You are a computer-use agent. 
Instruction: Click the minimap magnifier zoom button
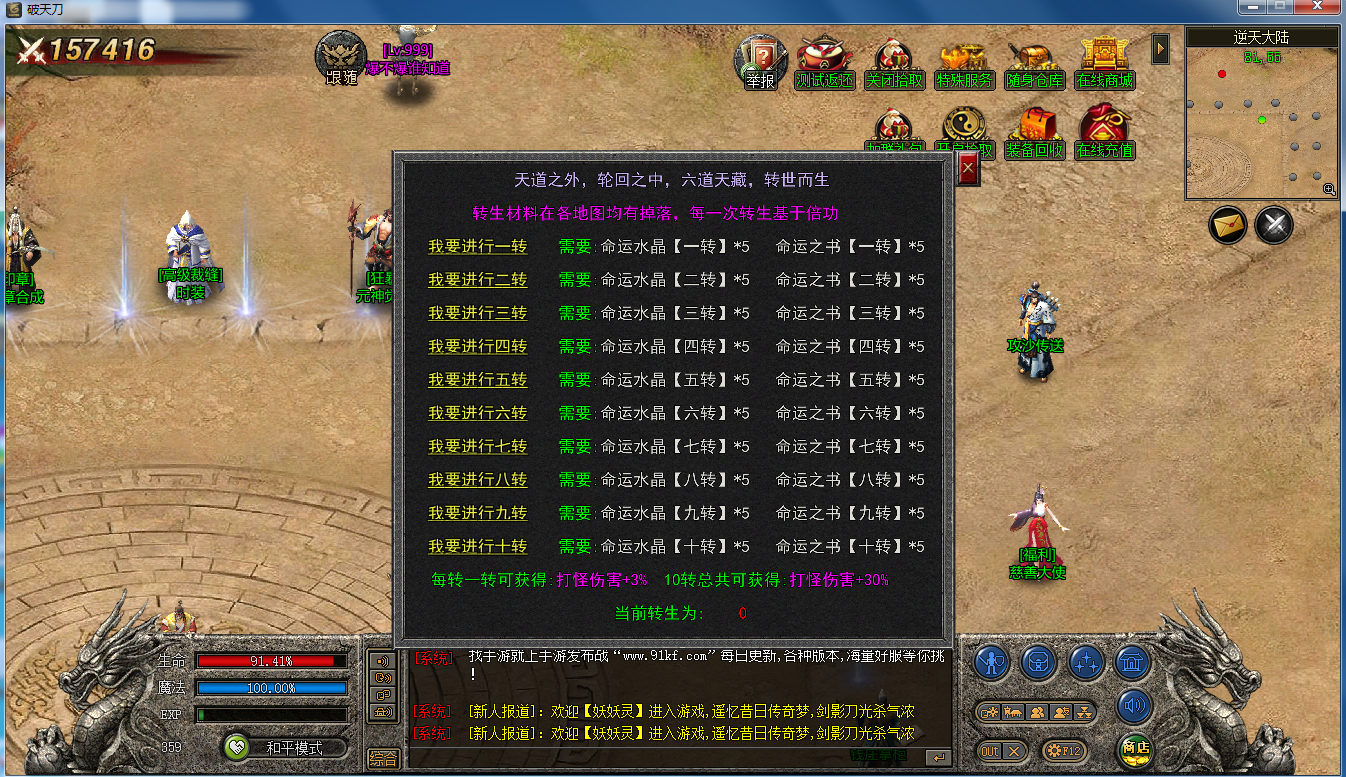point(1328,189)
